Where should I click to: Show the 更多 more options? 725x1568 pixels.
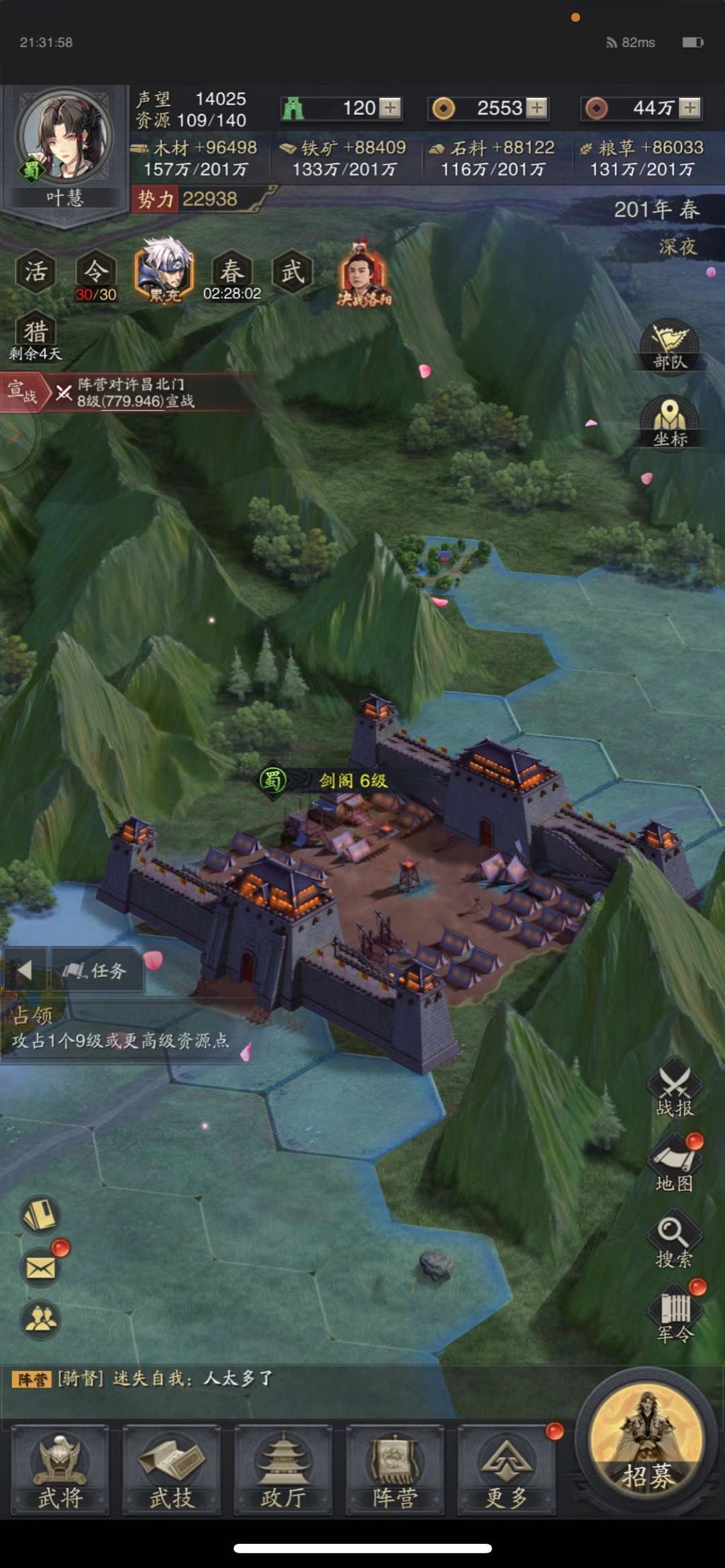[506, 1469]
